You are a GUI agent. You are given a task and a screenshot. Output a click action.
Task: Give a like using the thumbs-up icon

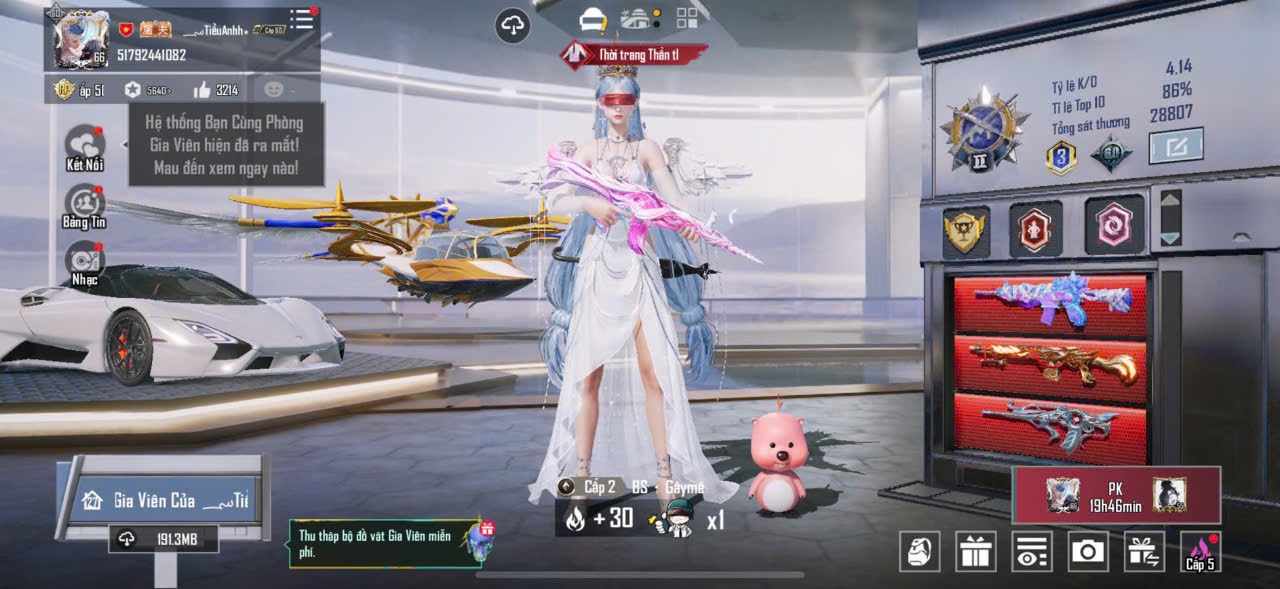(202, 90)
